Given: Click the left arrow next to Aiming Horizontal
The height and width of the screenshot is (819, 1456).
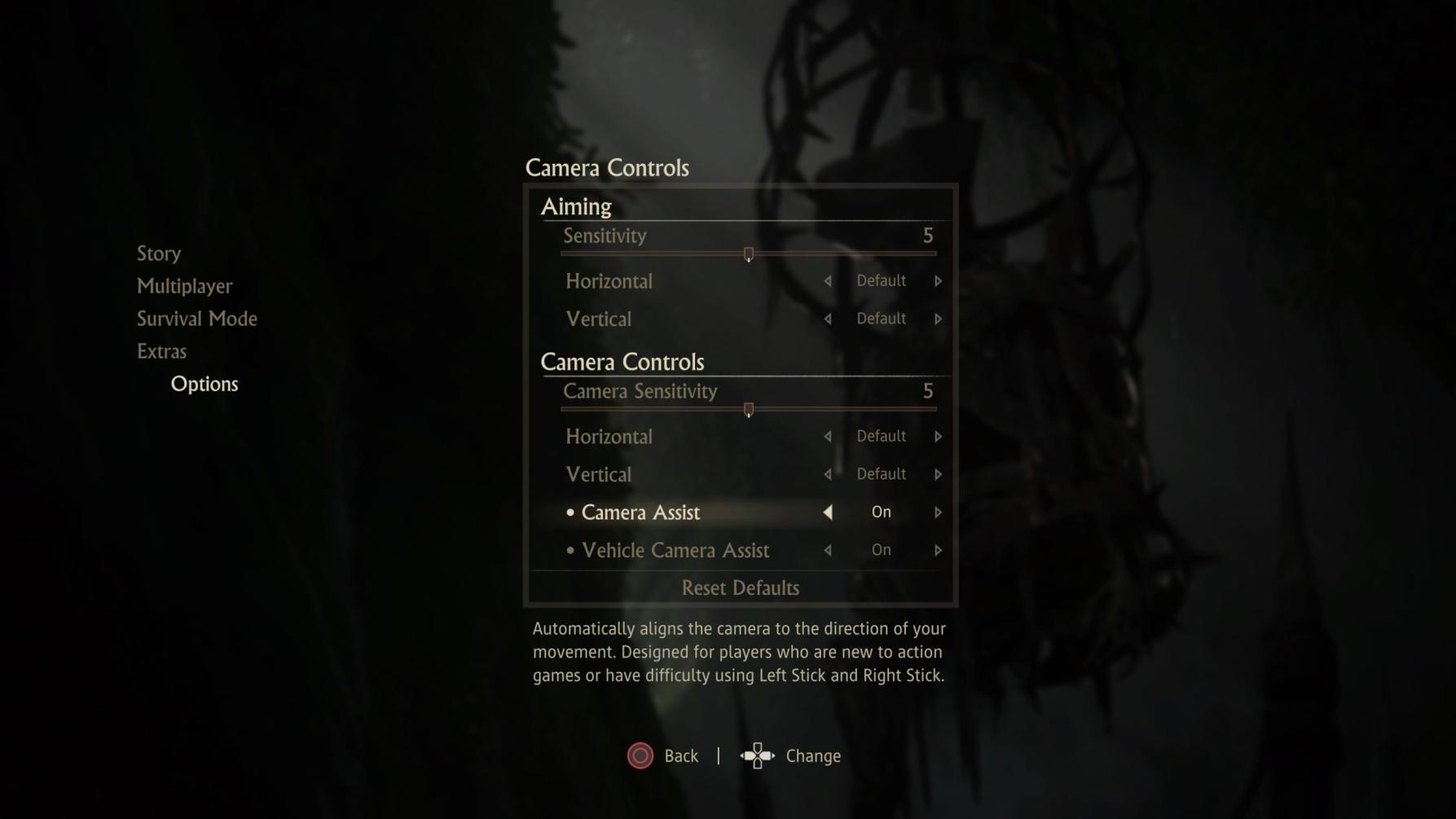Looking at the screenshot, I should [827, 281].
